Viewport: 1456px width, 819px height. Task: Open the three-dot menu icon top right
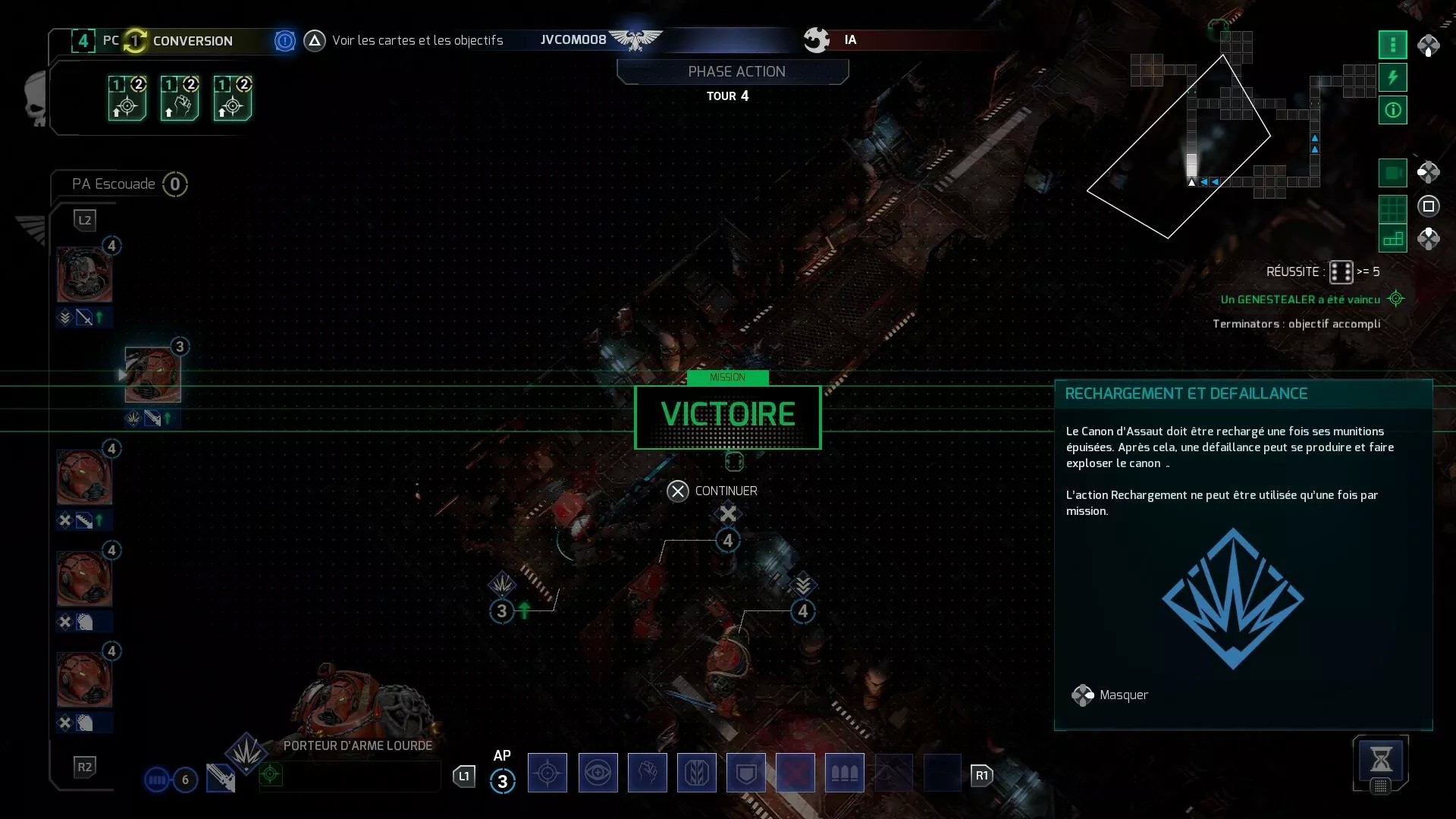tap(1392, 45)
